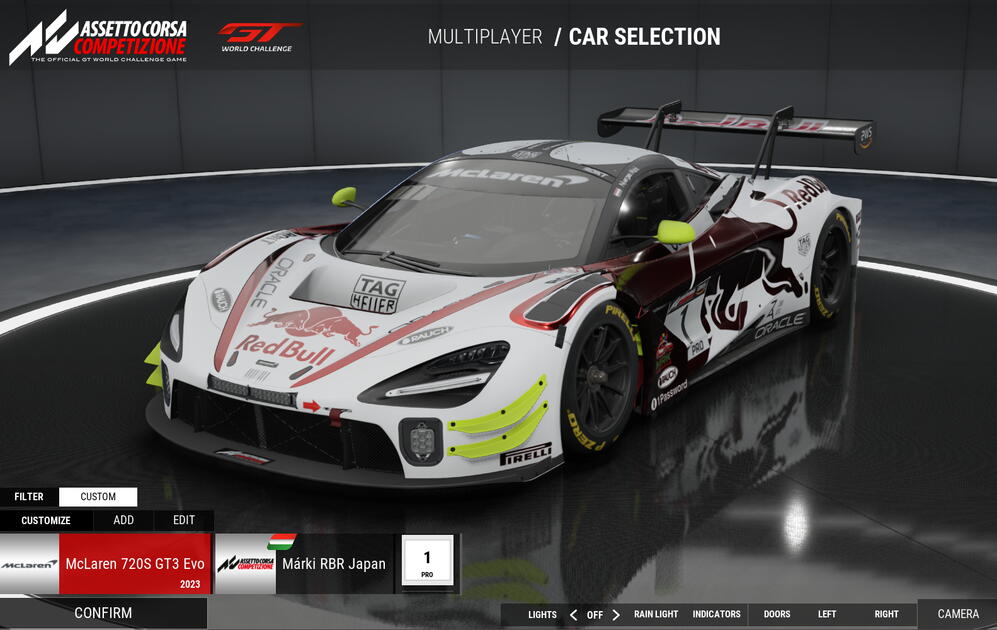Viewport: 997px width, 630px height.
Task: Change the Camera view
Action: coord(958,614)
